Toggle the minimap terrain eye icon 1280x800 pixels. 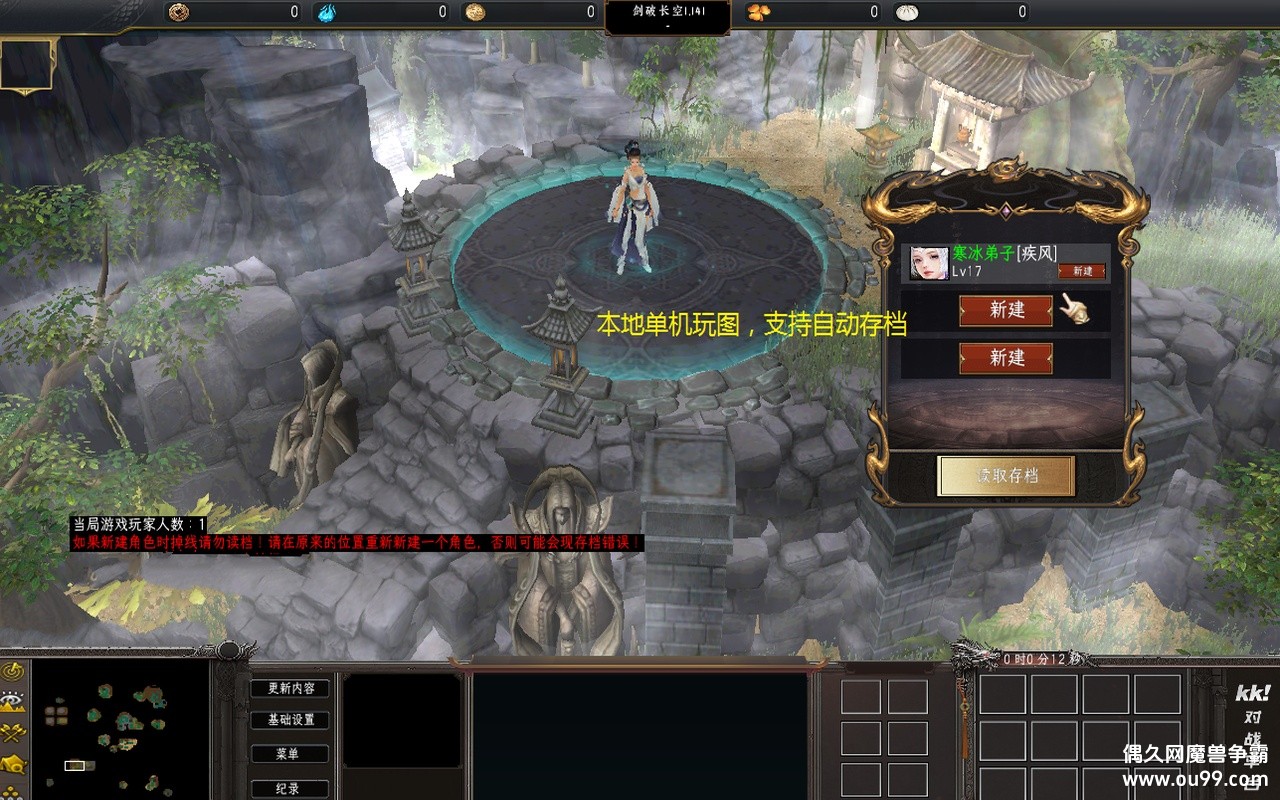pos(13,701)
